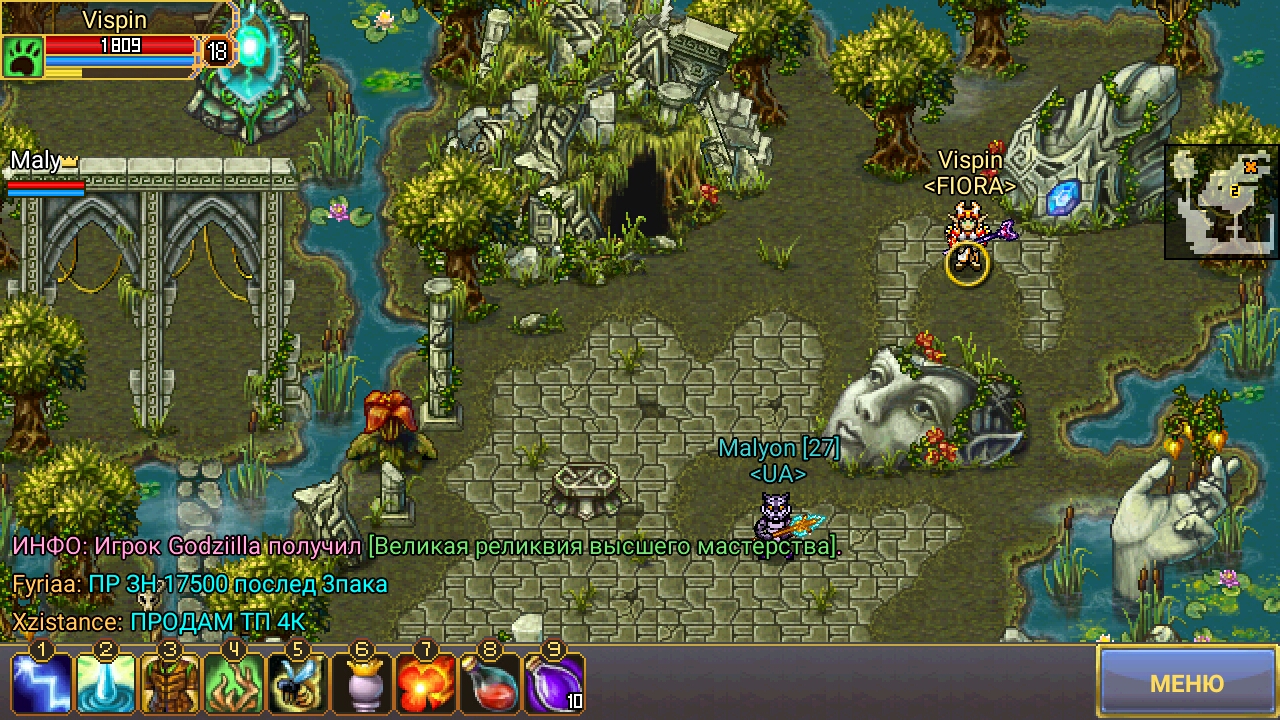Select party member Maly's frame
This screenshot has height=720, width=1280.
coord(45,173)
